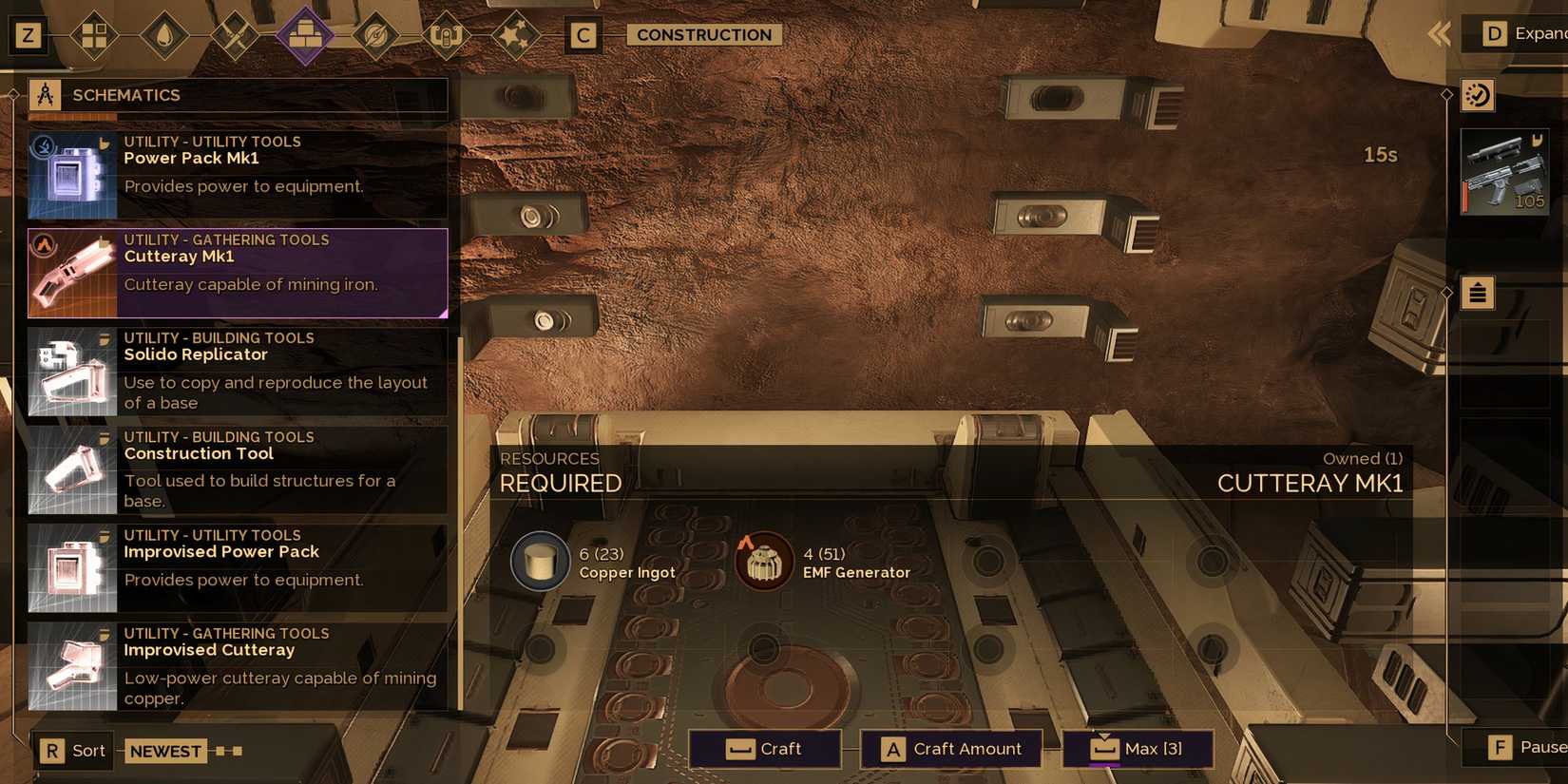Select the bricks Construction category icon

pos(305,35)
